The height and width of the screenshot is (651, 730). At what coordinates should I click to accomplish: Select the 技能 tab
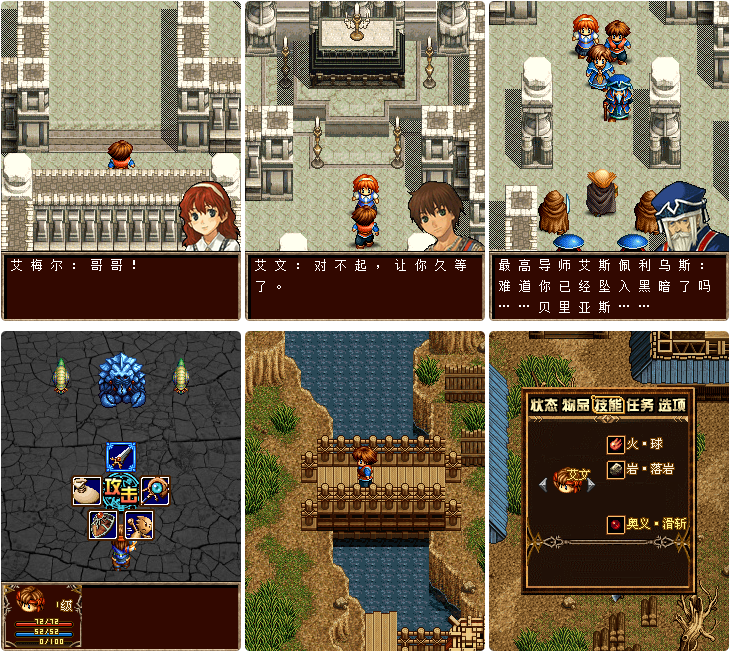click(x=608, y=405)
